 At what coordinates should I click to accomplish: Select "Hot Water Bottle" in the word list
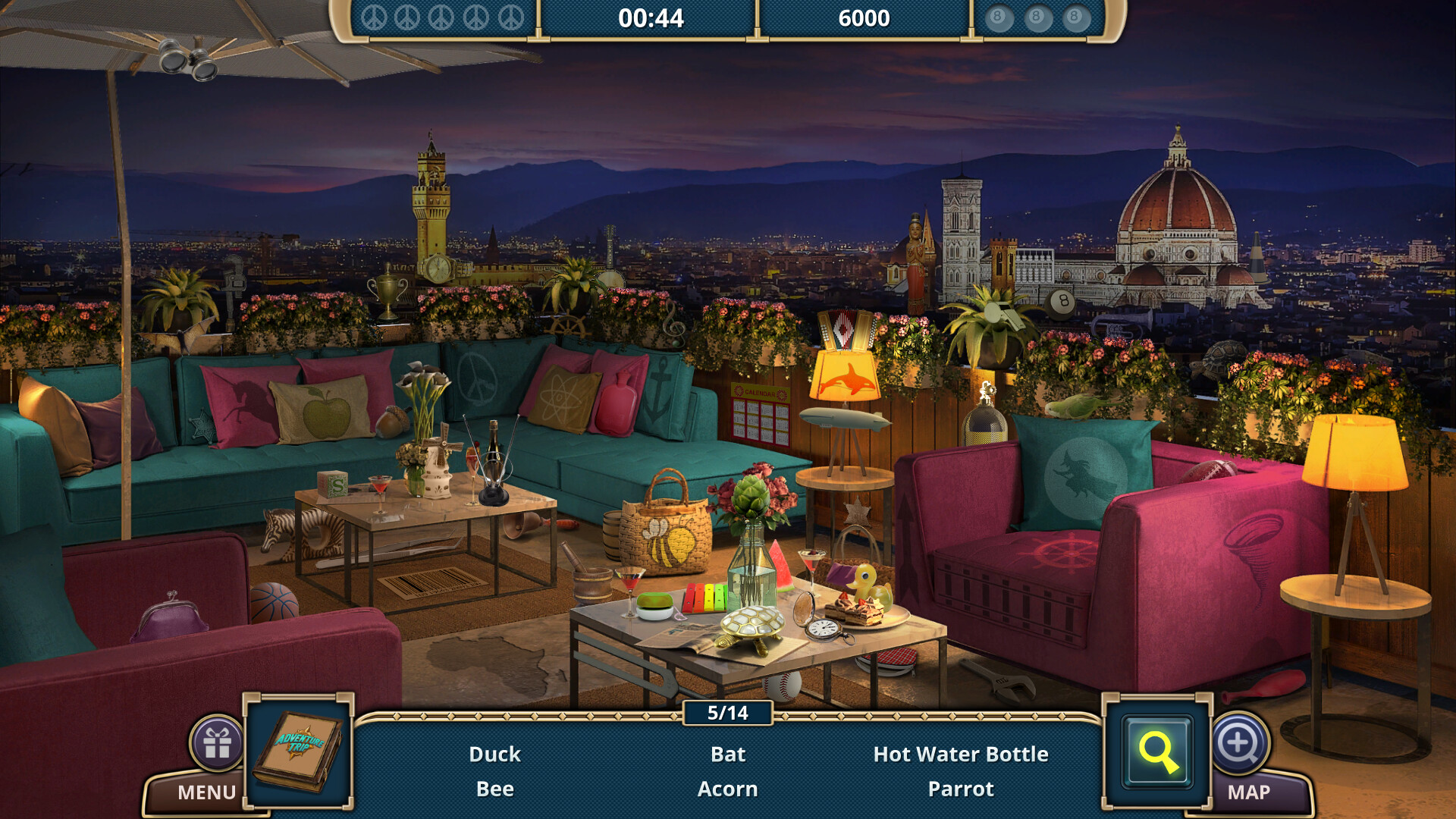(962, 755)
